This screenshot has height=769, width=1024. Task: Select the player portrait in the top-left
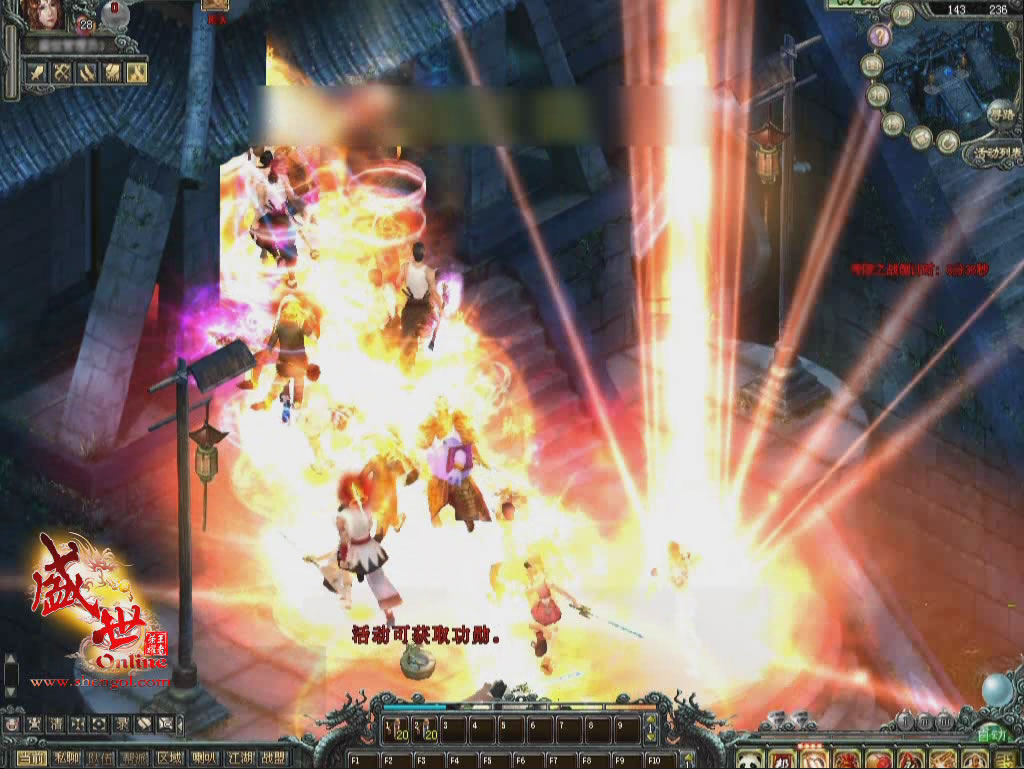coord(47,17)
